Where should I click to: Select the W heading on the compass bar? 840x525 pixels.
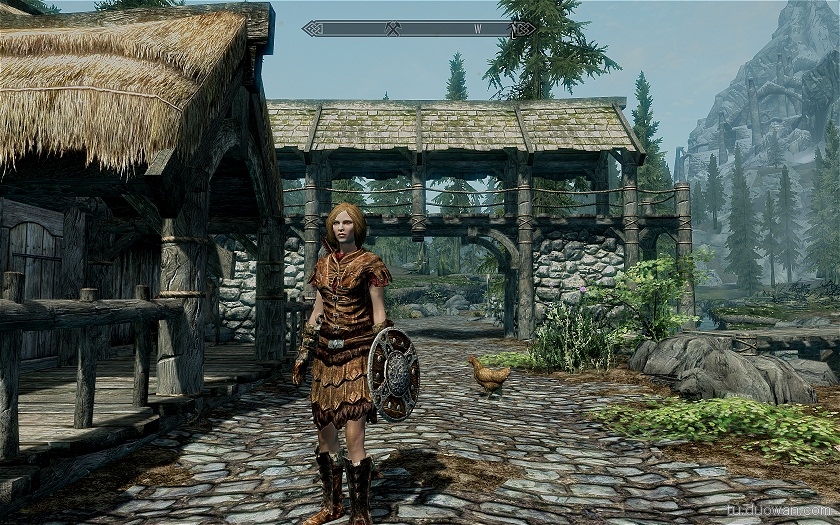pos(478,29)
